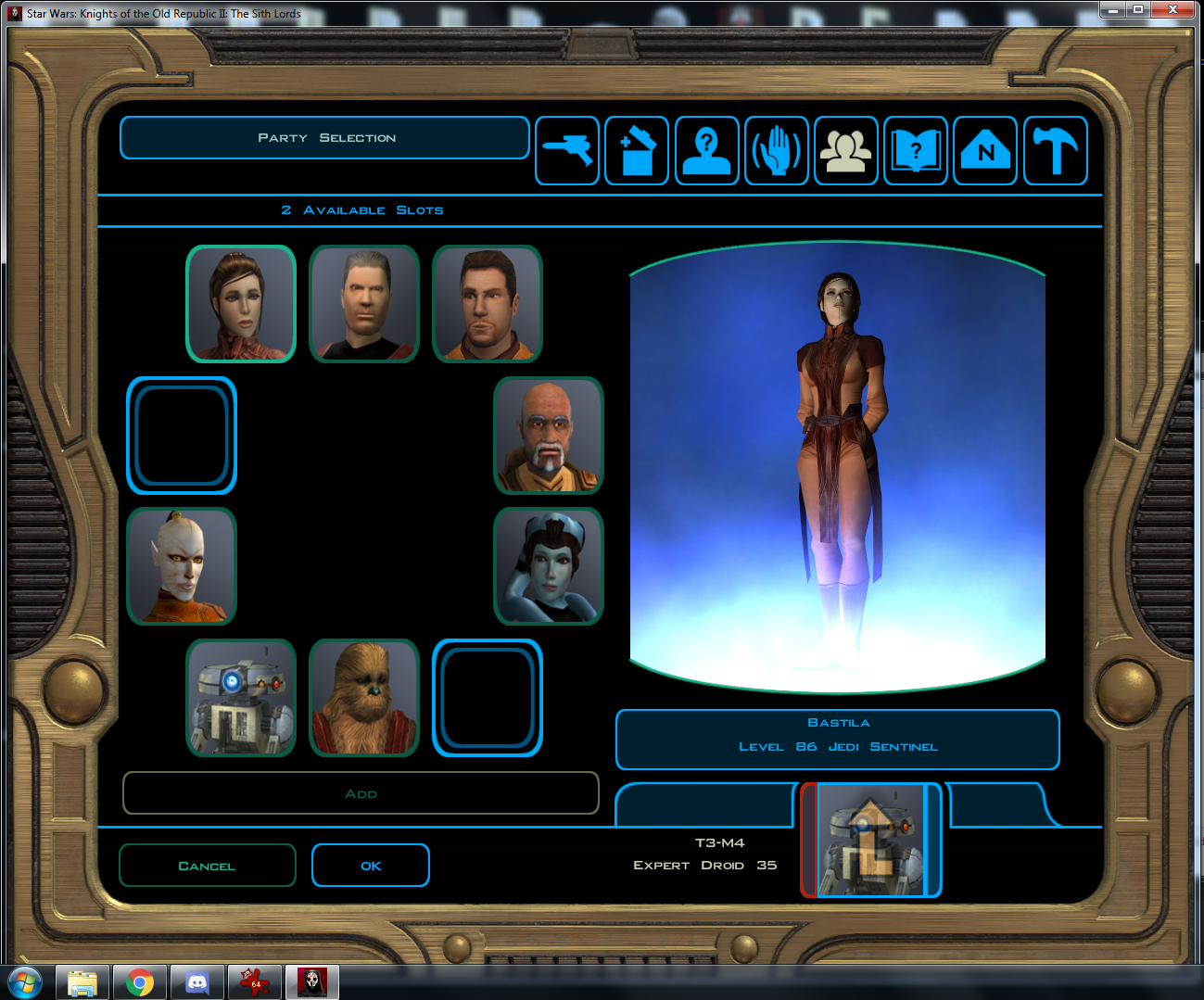Viewport: 1204px width, 1000px height.
Task: Open the options hammer icon
Action: coord(1055,151)
